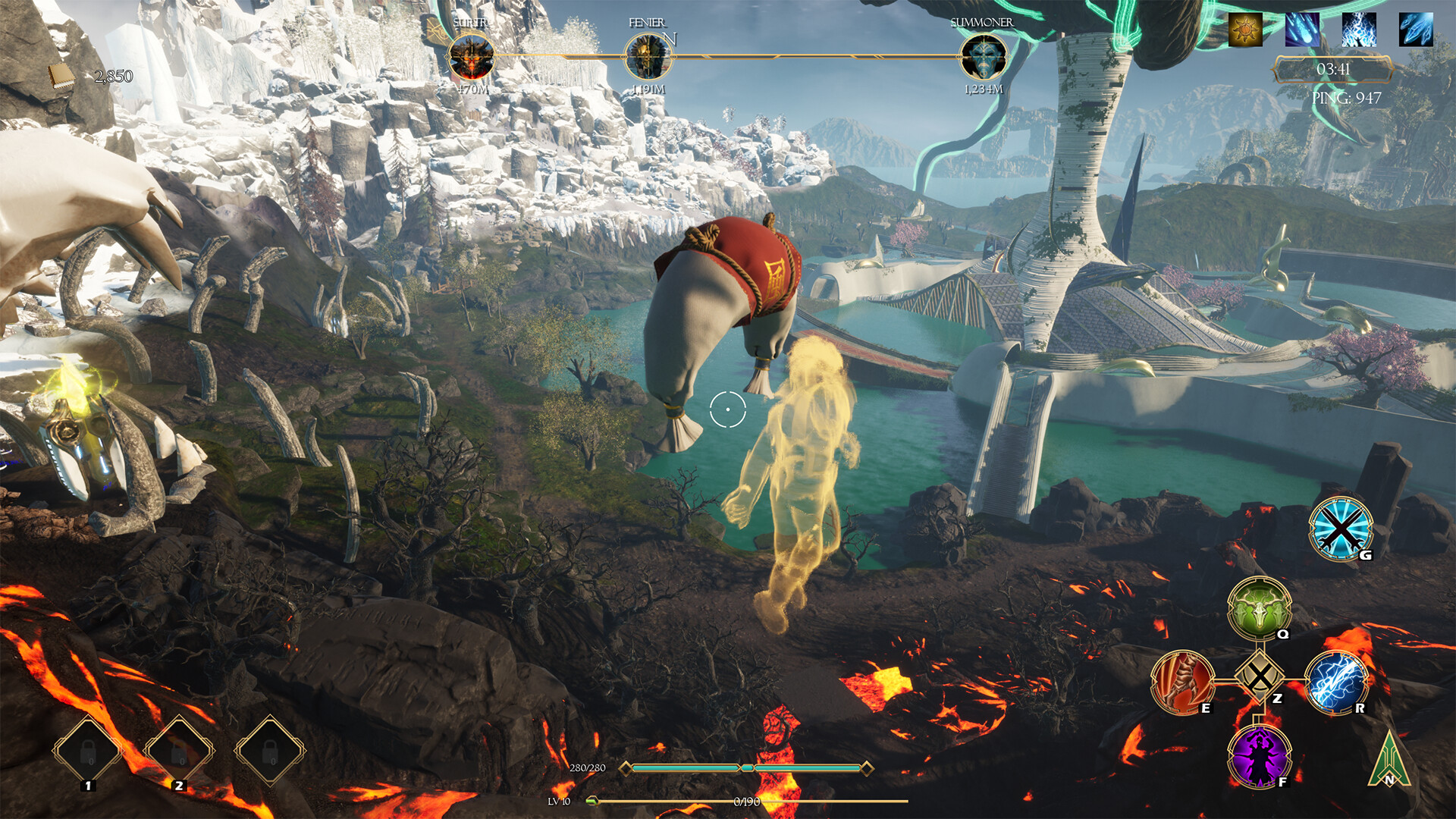Click the ice shards buff icon
Viewport: 1456px width, 819px height.
pos(1416,30)
